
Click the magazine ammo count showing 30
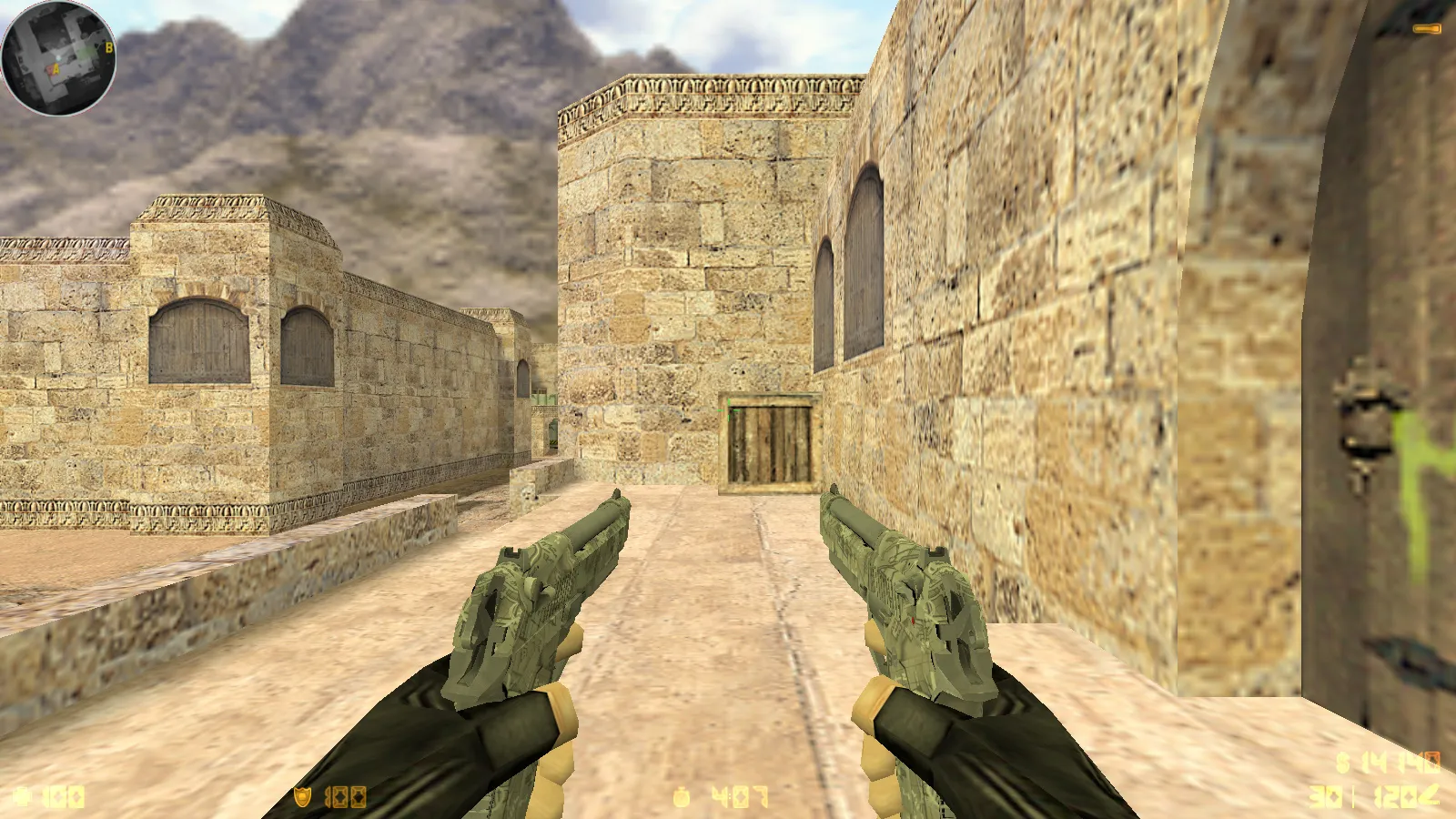(1324, 795)
